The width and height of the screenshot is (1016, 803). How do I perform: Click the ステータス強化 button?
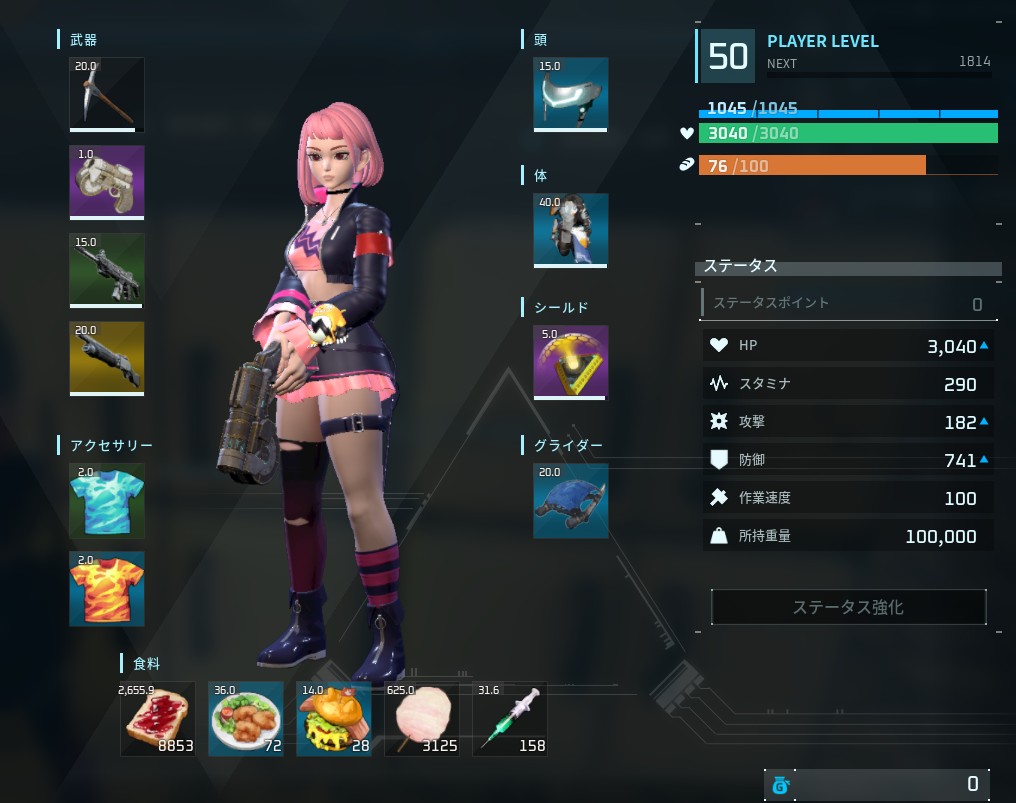(848, 607)
